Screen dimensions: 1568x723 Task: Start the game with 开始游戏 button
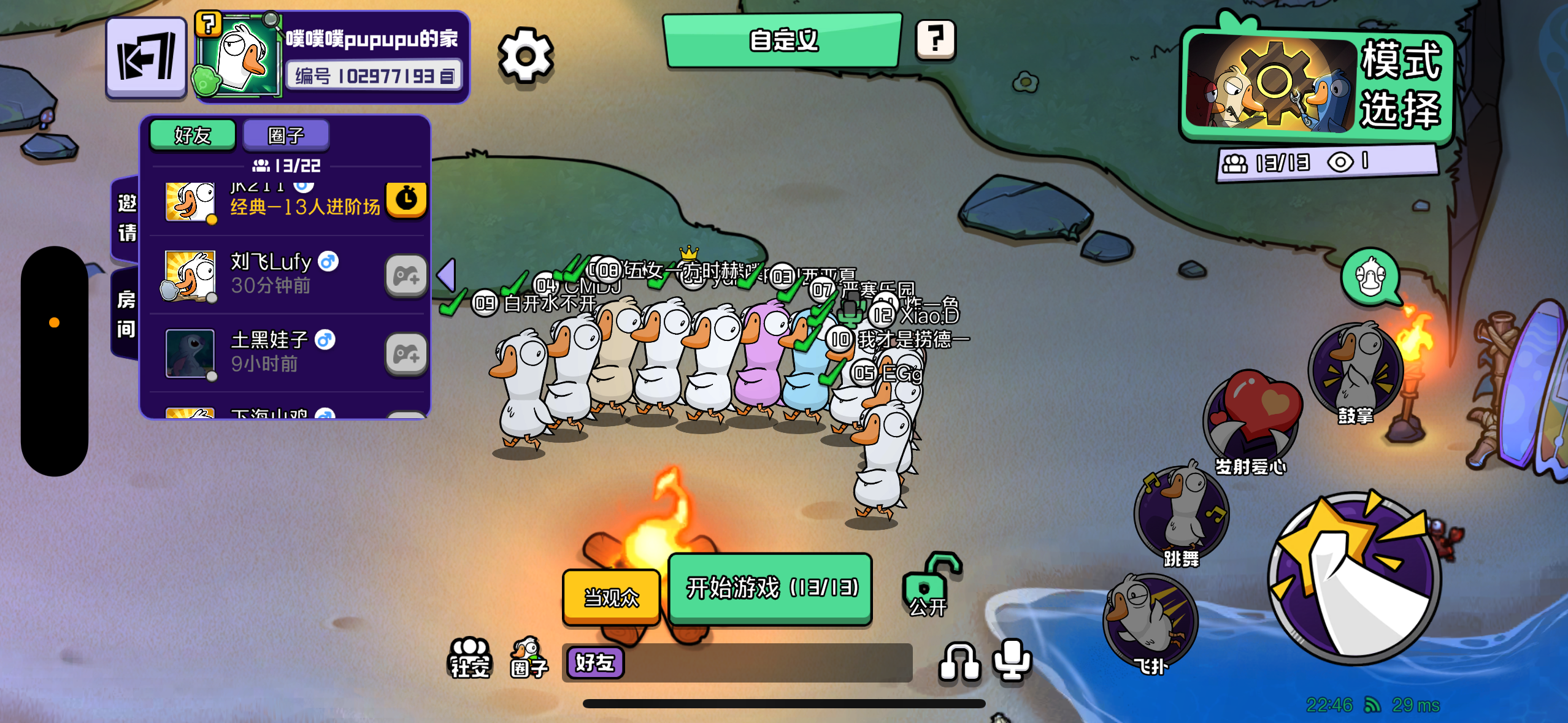pos(771,588)
